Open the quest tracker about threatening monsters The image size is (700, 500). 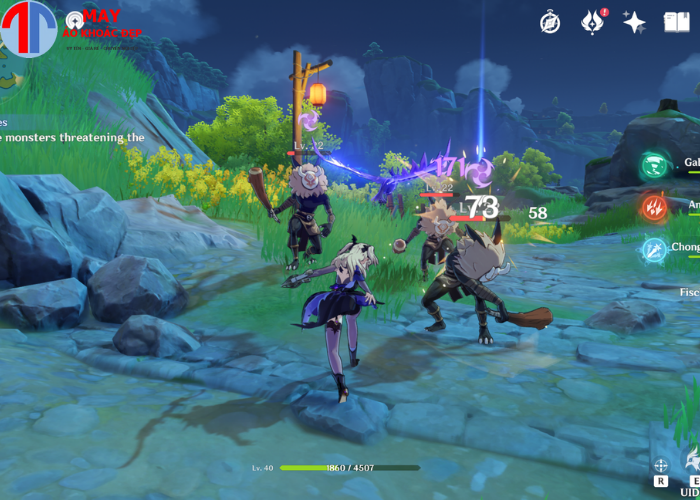click(x=72, y=137)
